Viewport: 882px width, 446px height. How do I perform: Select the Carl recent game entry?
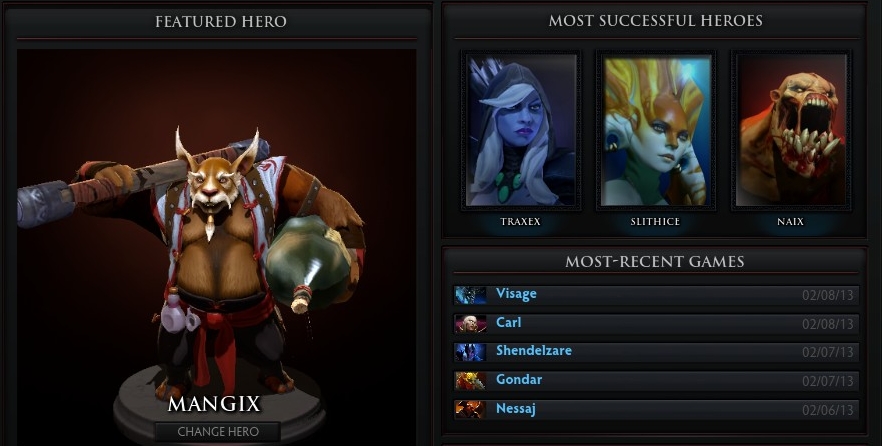coord(655,323)
